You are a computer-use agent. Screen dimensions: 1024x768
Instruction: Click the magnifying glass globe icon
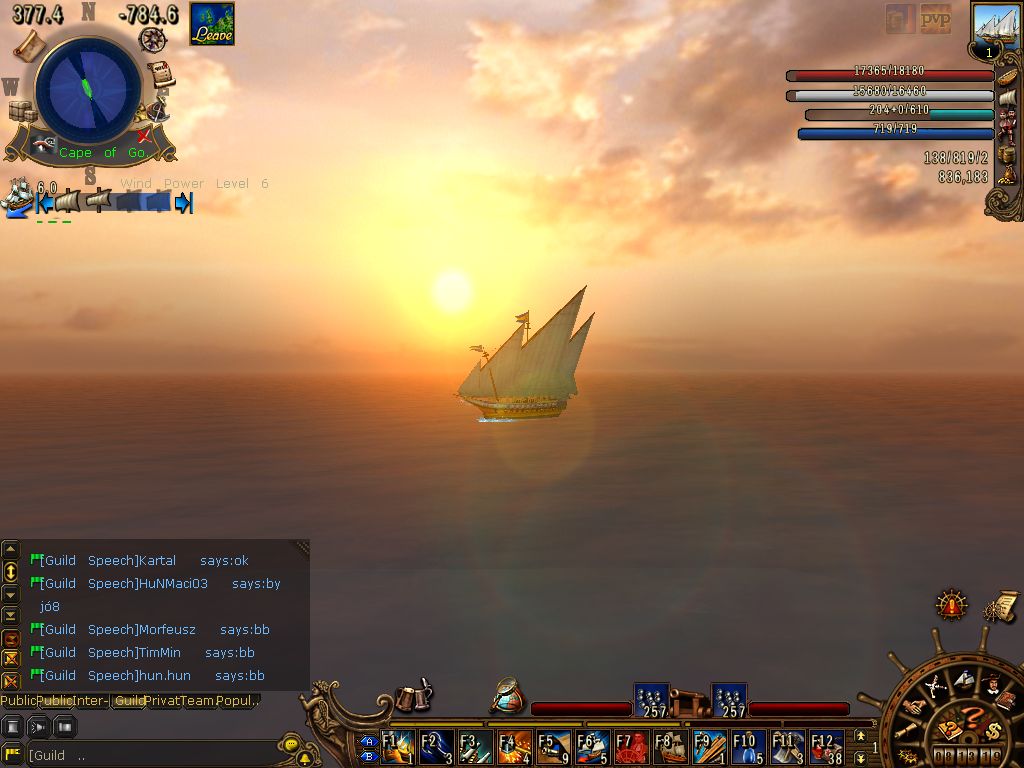(x=508, y=696)
